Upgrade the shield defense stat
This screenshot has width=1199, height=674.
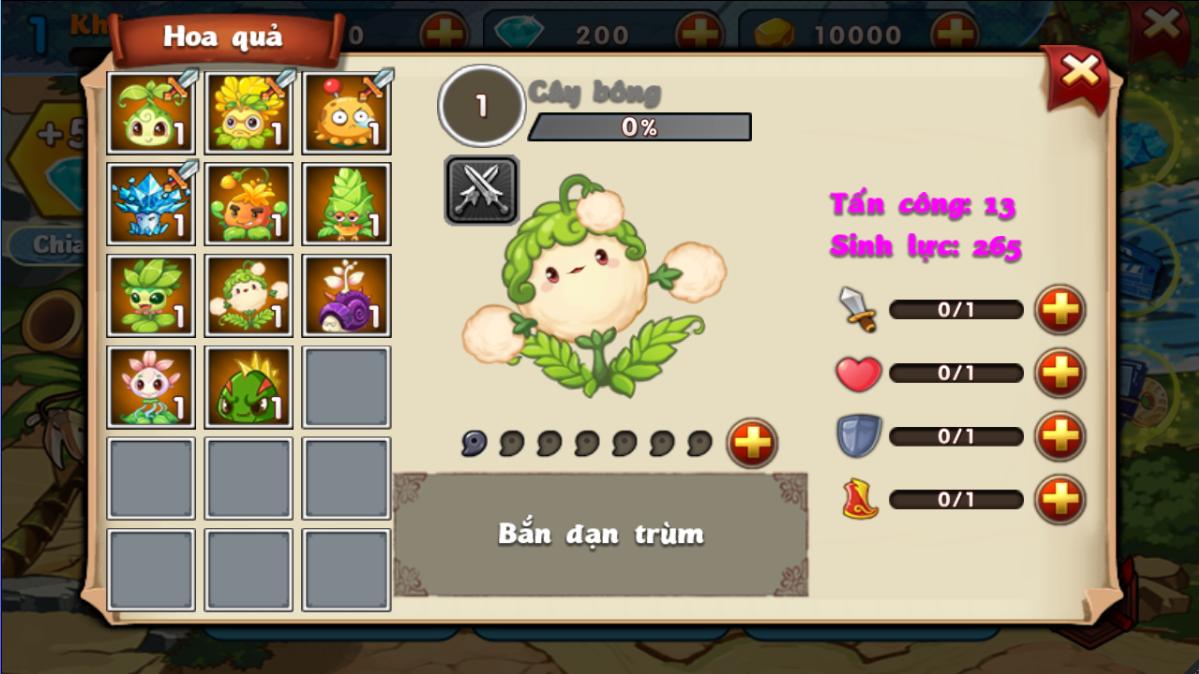coord(1060,436)
